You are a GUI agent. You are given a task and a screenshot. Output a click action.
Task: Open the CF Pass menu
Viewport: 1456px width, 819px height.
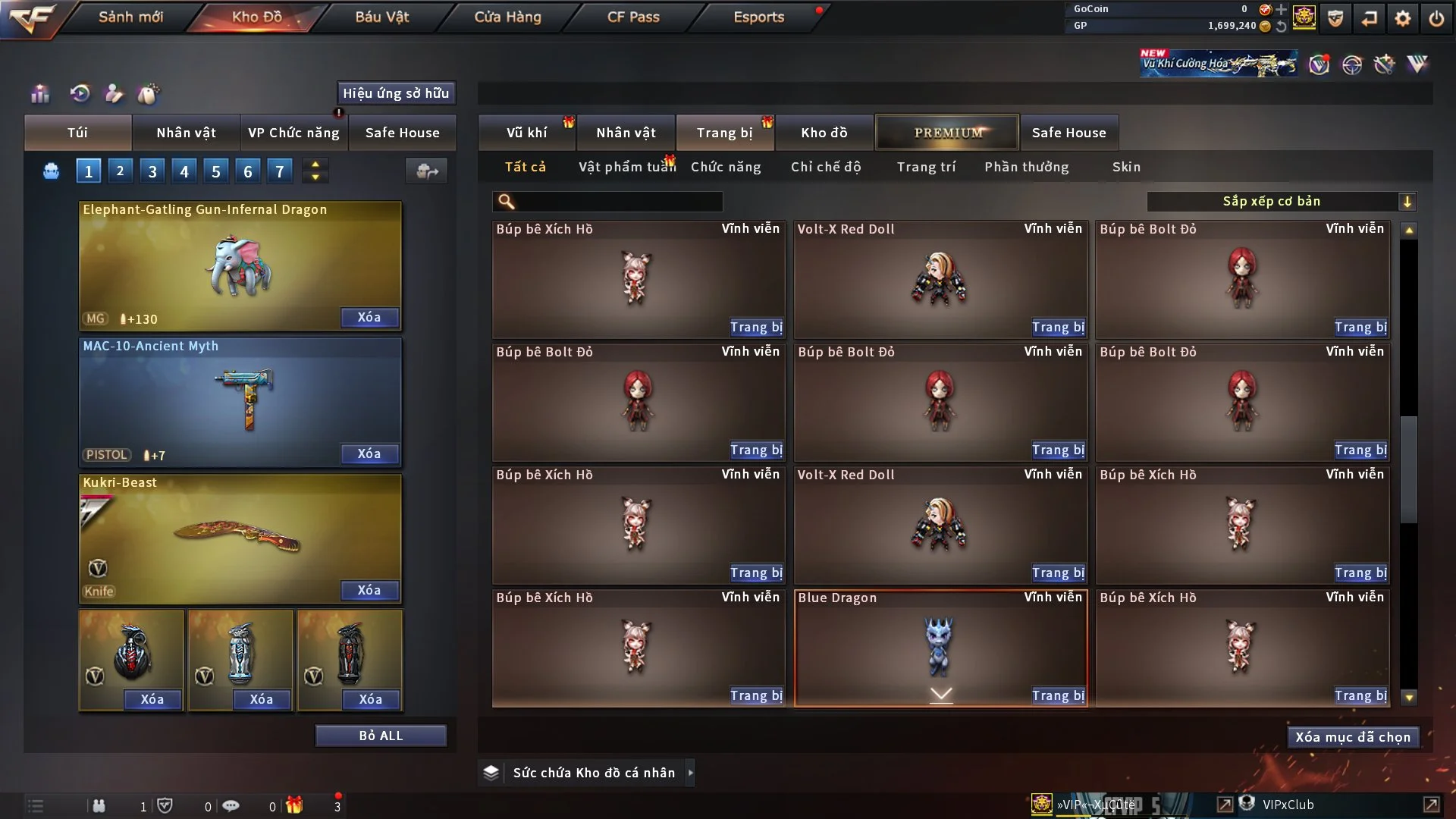[633, 17]
